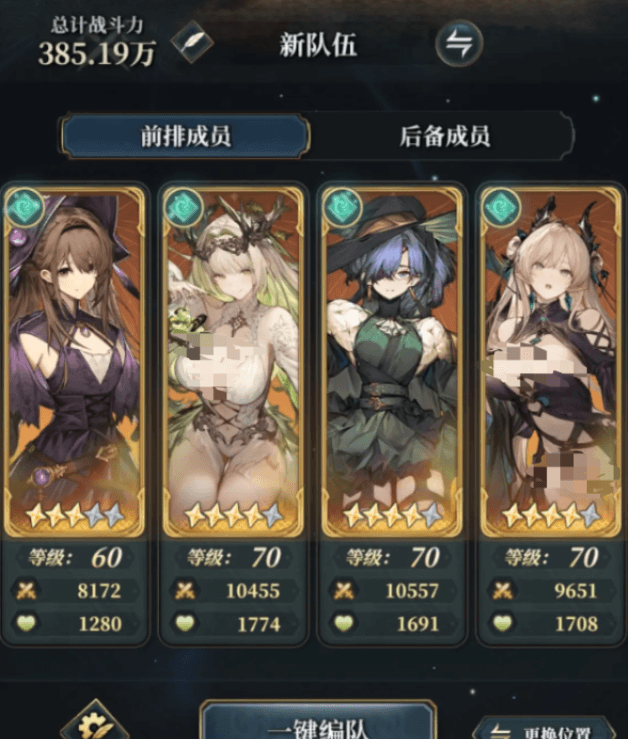Switch to the 后备成员 tab
The width and height of the screenshot is (628, 739).
click(444, 136)
